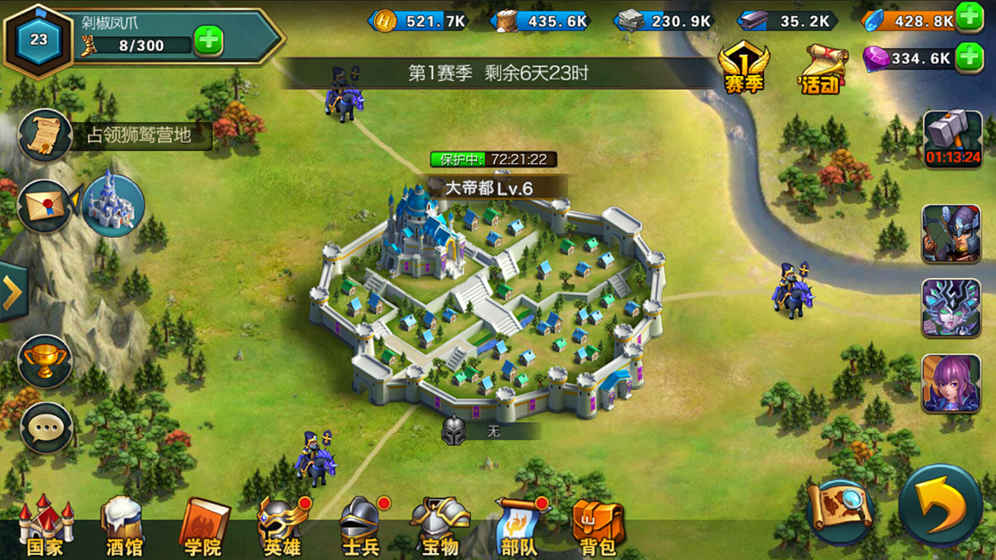Buy purple gems with the plus button

[968, 57]
